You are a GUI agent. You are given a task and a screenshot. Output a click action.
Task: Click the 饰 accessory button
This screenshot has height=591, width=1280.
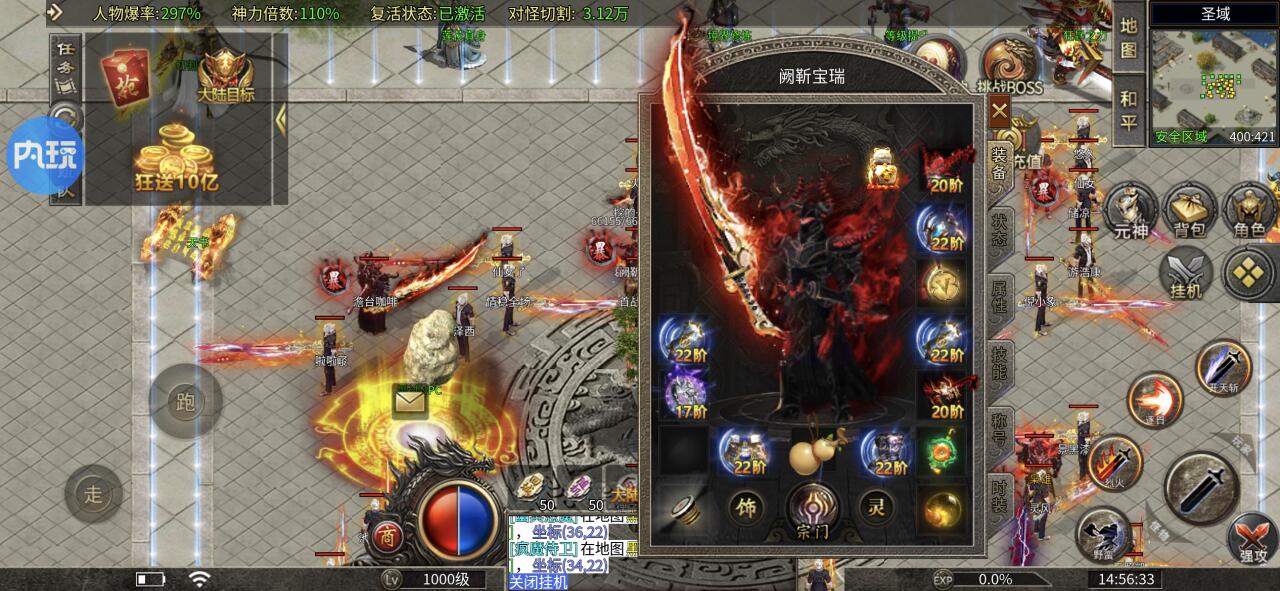[745, 508]
